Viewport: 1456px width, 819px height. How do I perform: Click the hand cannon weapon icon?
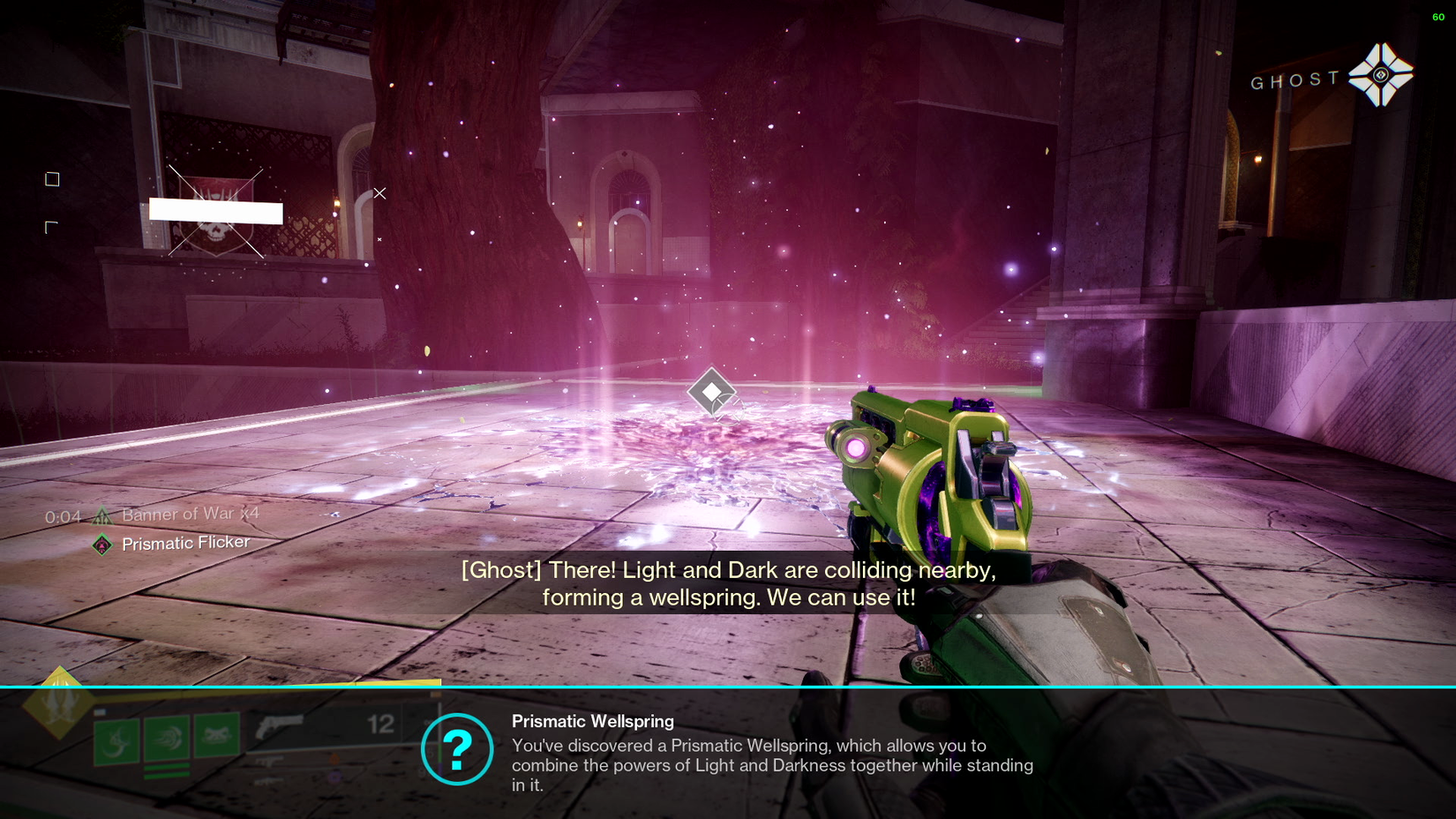279,725
